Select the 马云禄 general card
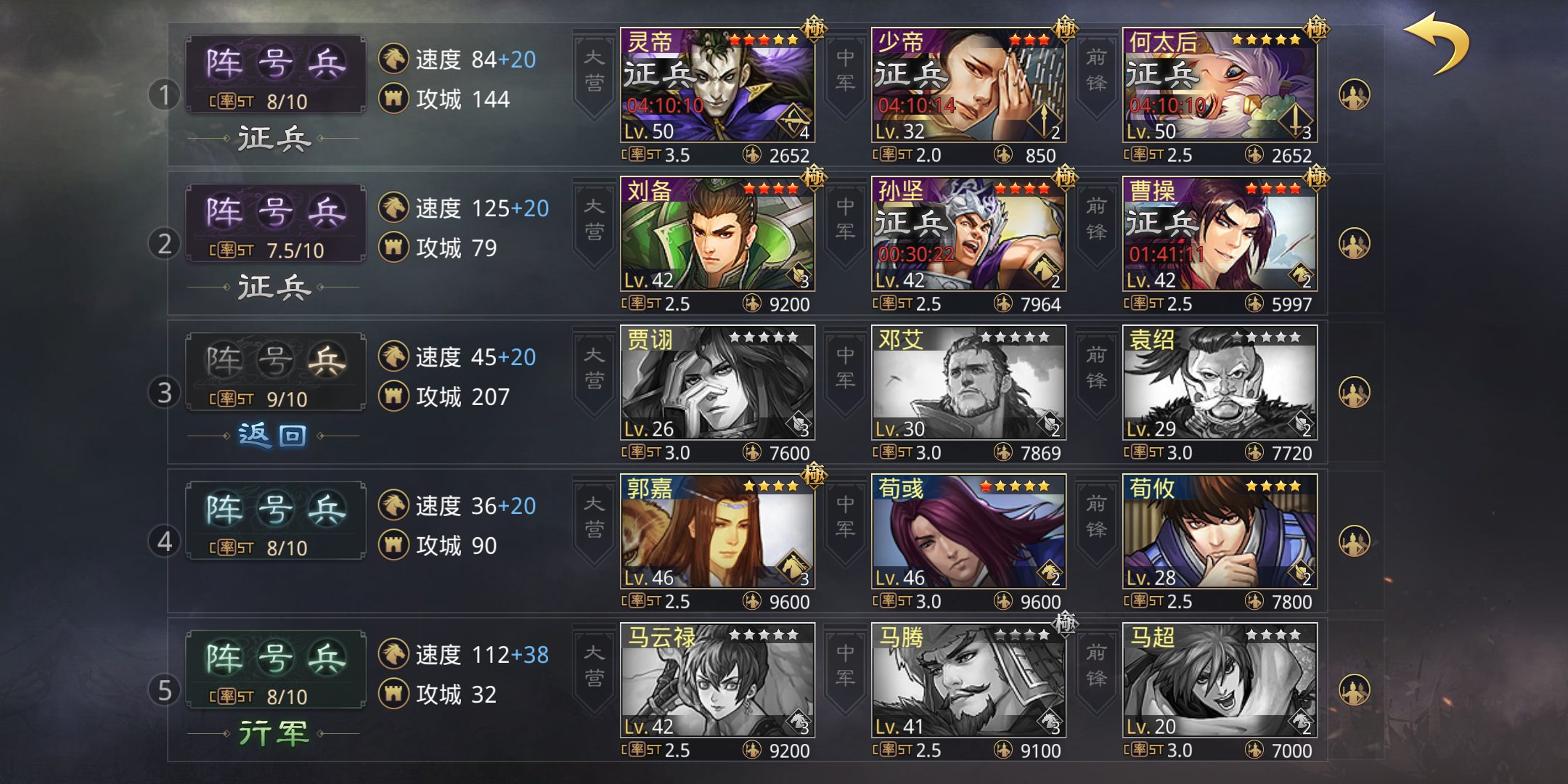 717,681
